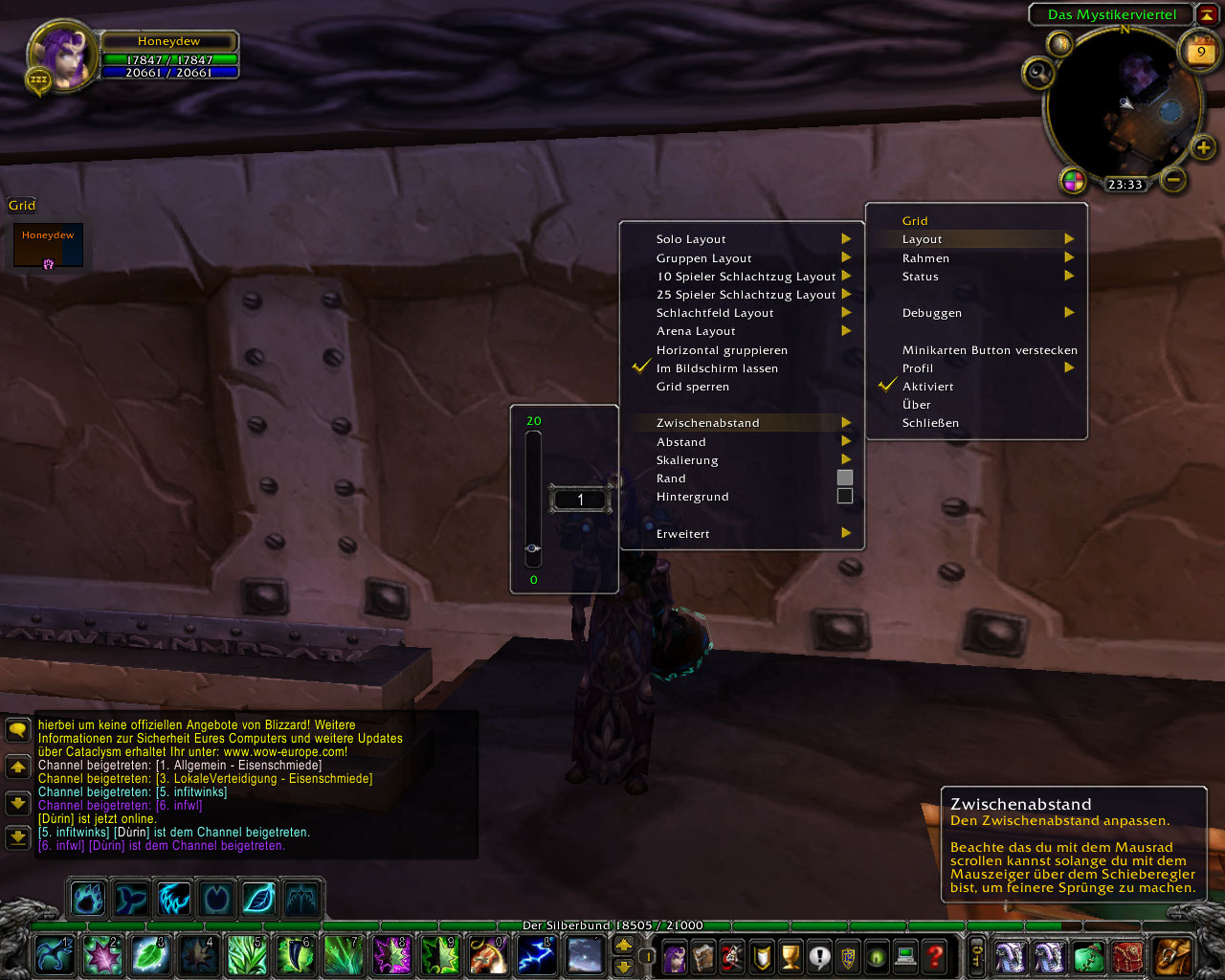Open the calendar icon showing 9
The width and height of the screenshot is (1225, 980).
(x=1200, y=52)
